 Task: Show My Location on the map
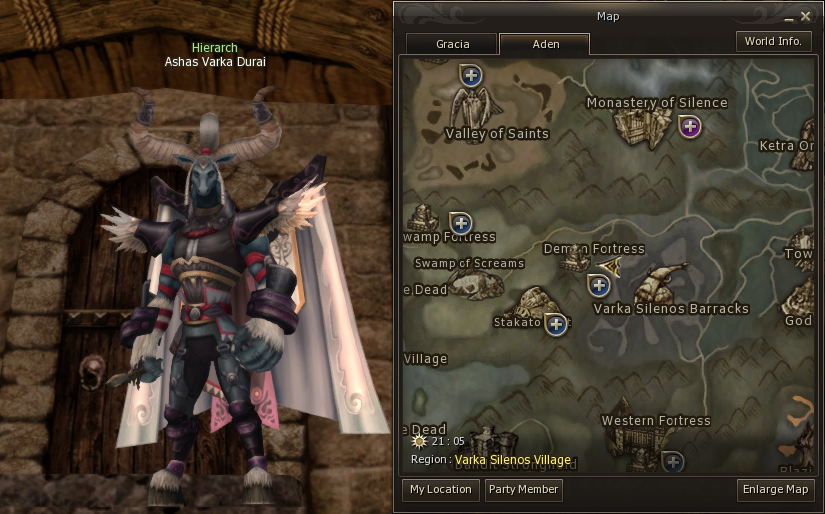(440, 490)
